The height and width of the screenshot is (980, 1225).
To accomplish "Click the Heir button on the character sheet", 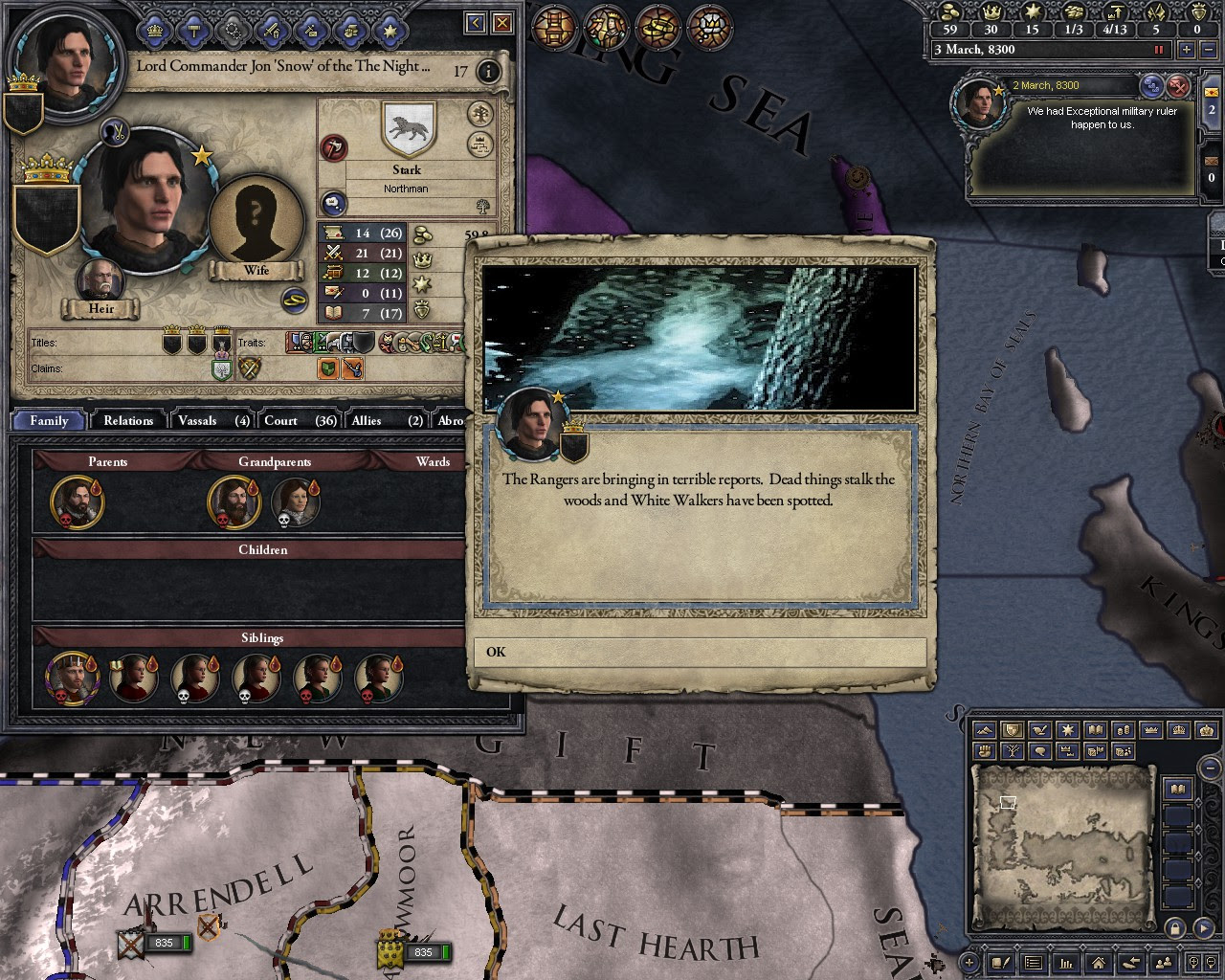I will [x=99, y=308].
